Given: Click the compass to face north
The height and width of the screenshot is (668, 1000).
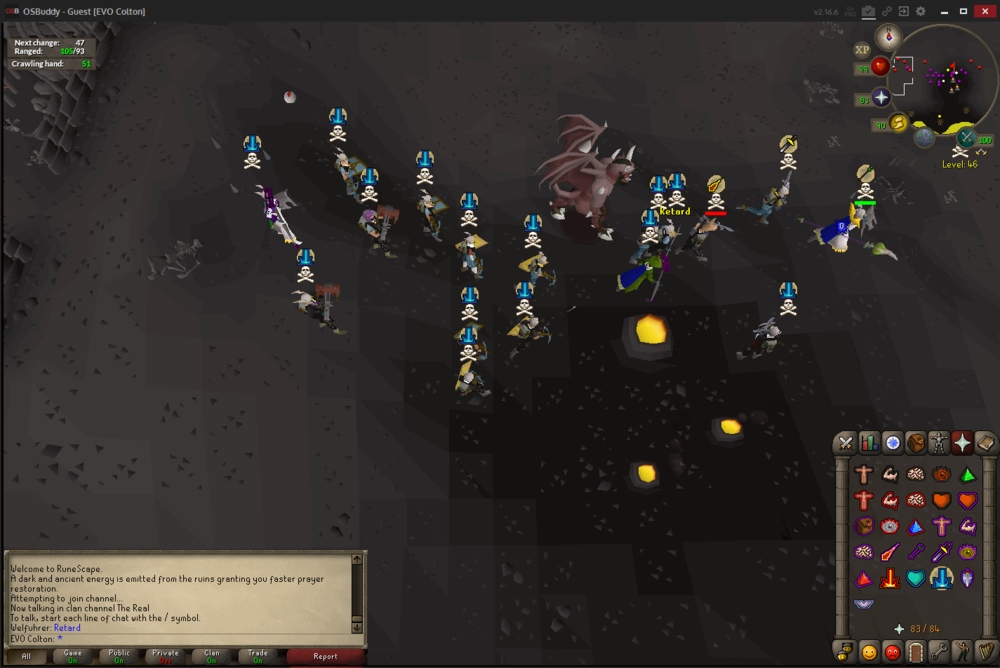Looking at the screenshot, I should [x=888, y=38].
